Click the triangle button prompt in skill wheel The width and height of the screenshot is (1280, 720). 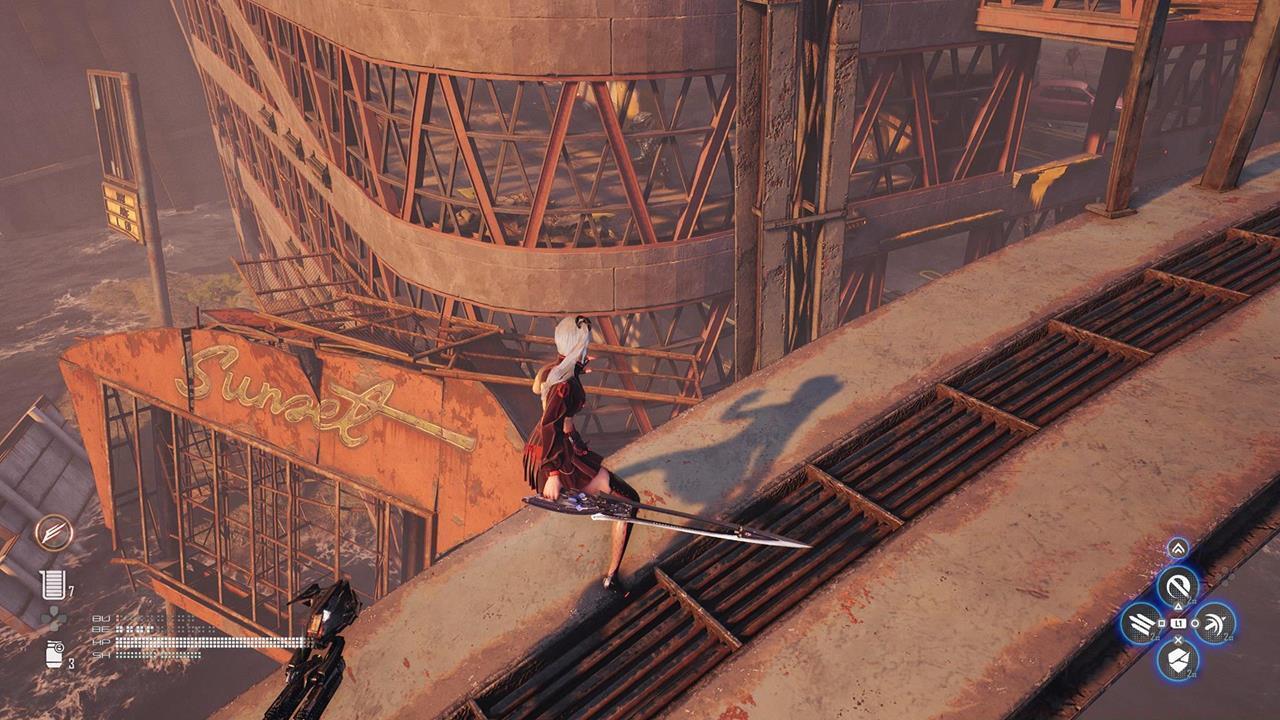click(1179, 605)
